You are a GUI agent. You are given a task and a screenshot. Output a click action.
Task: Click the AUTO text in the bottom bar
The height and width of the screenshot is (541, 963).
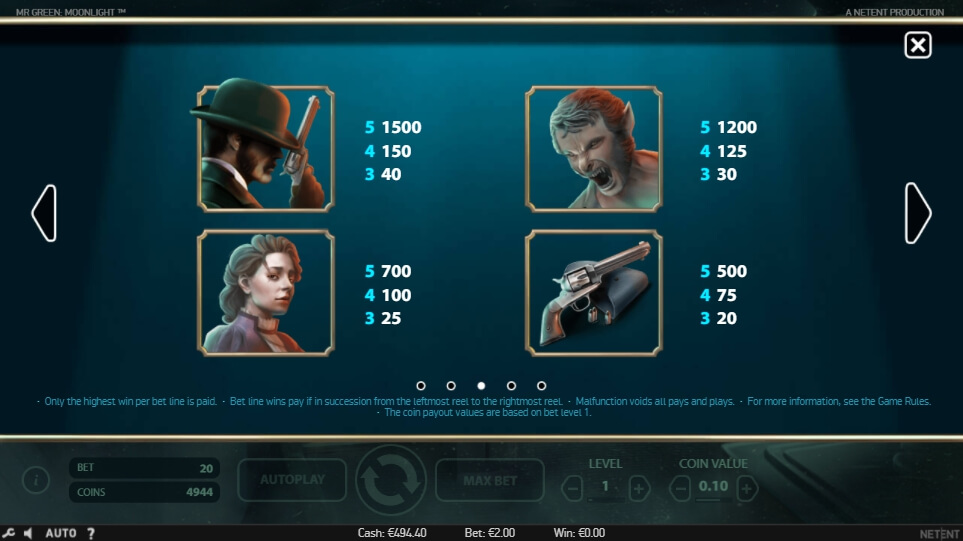point(61,533)
